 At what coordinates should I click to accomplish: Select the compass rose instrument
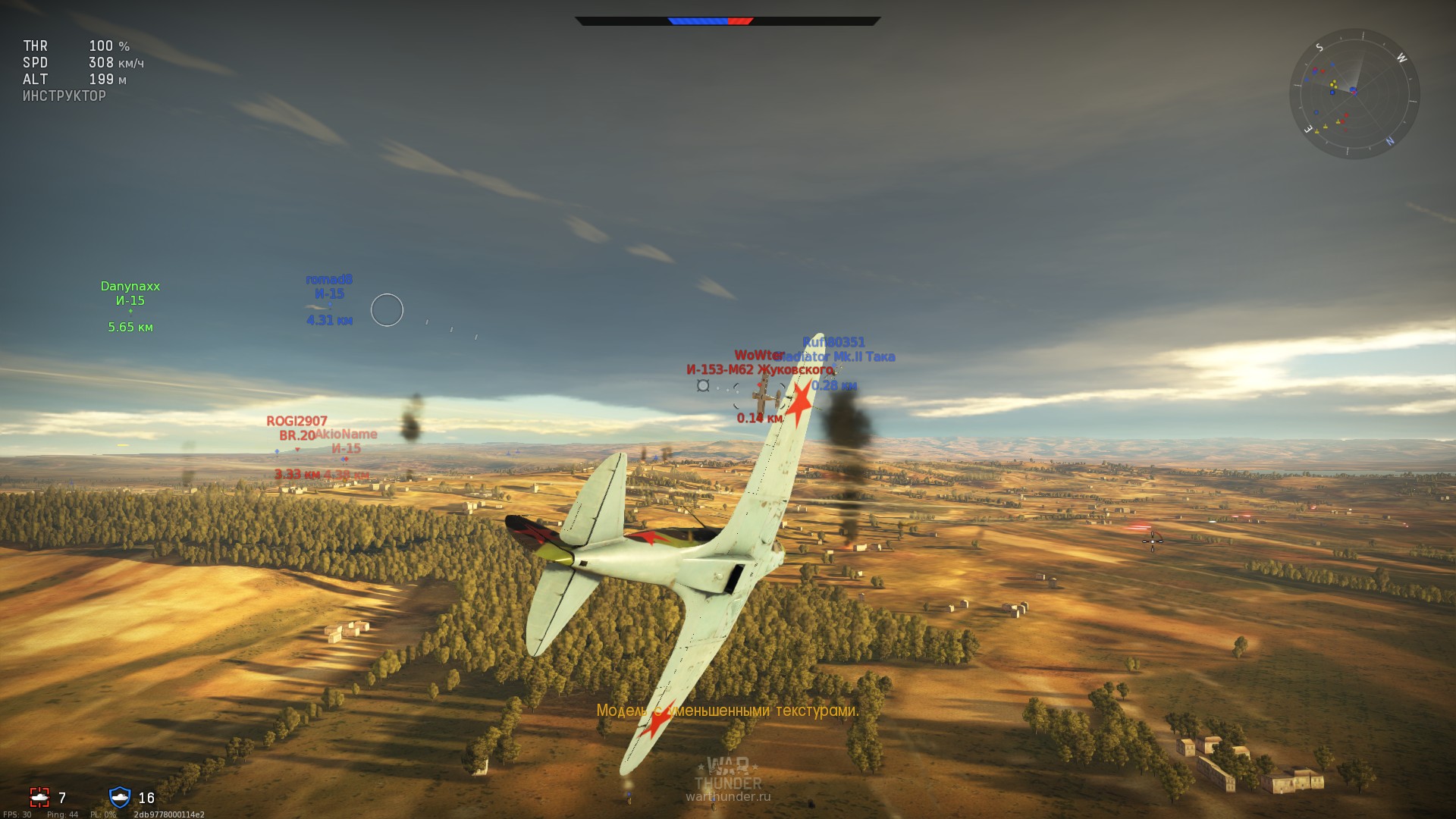coord(1354,95)
